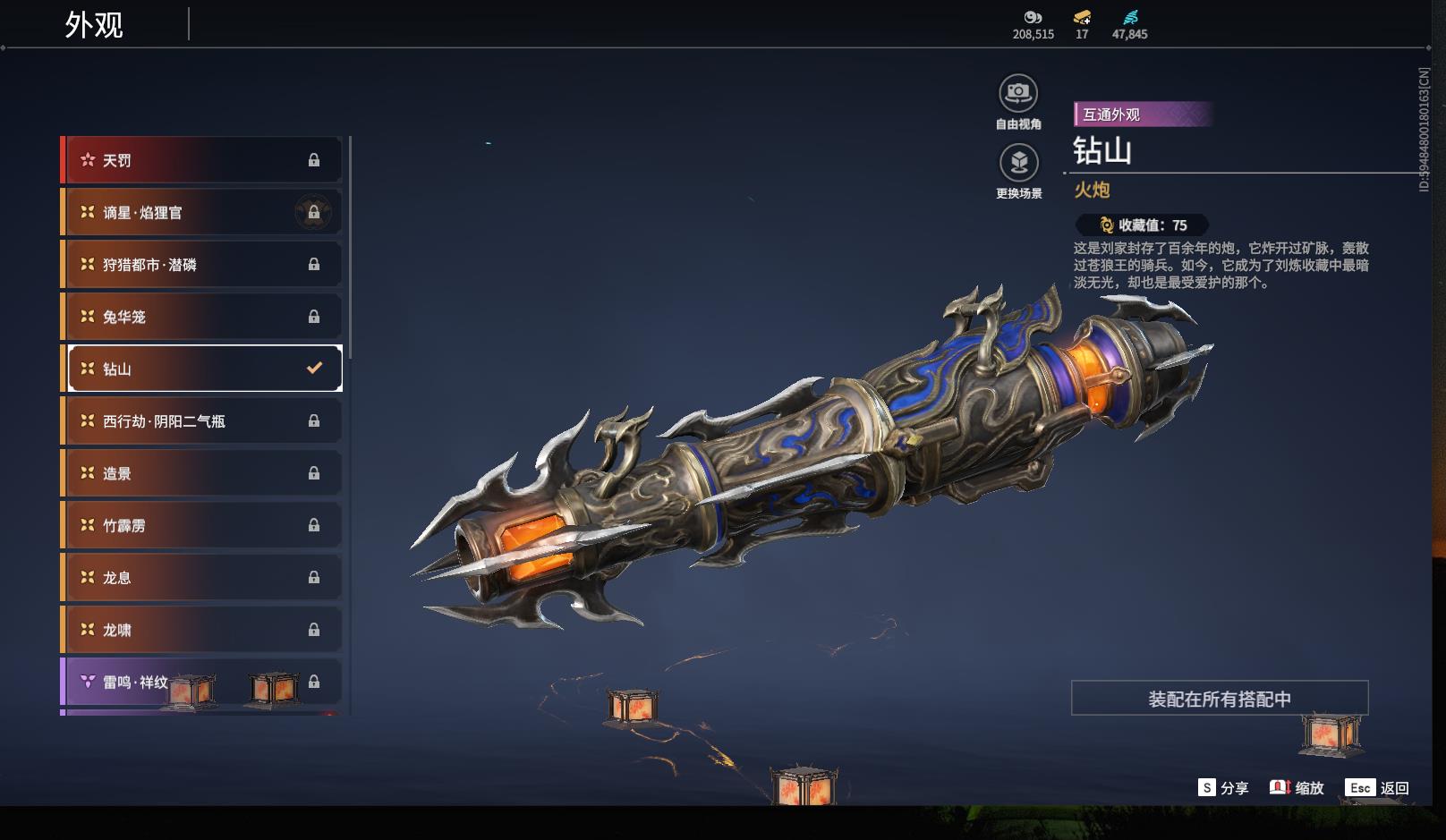Open the 更换场景 scene changer
The image size is (1446, 840).
pyautogui.click(x=1018, y=163)
